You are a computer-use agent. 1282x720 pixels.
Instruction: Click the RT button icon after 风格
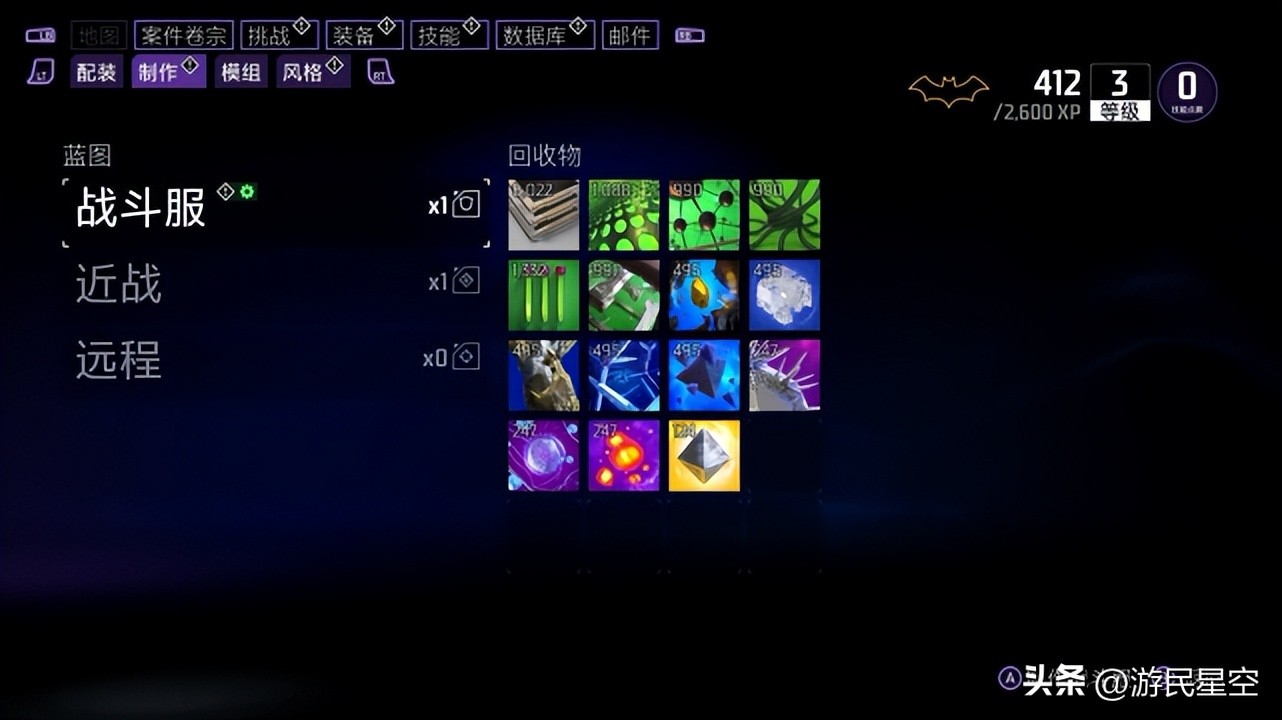click(378, 71)
